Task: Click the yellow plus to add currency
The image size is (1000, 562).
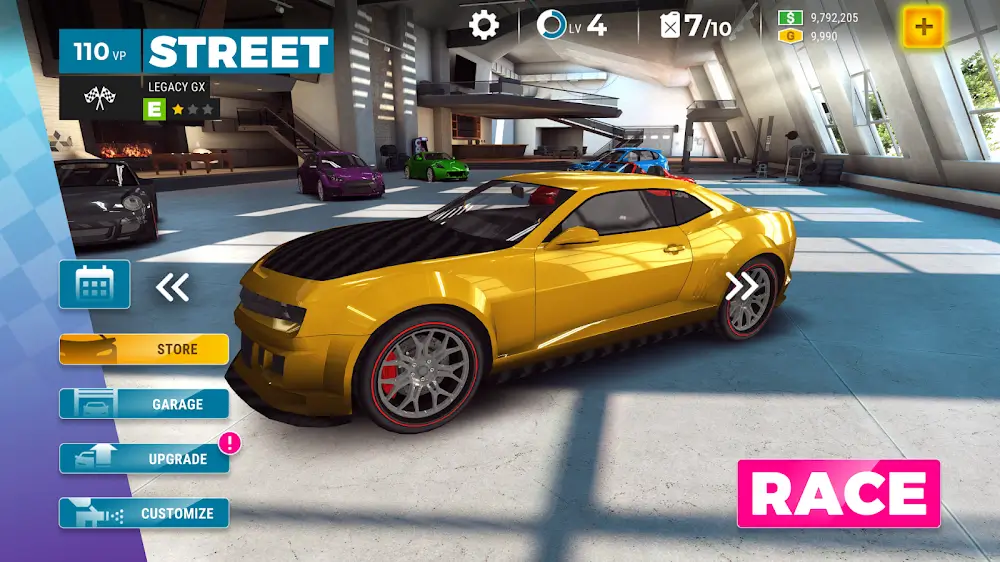Action: pos(923,27)
